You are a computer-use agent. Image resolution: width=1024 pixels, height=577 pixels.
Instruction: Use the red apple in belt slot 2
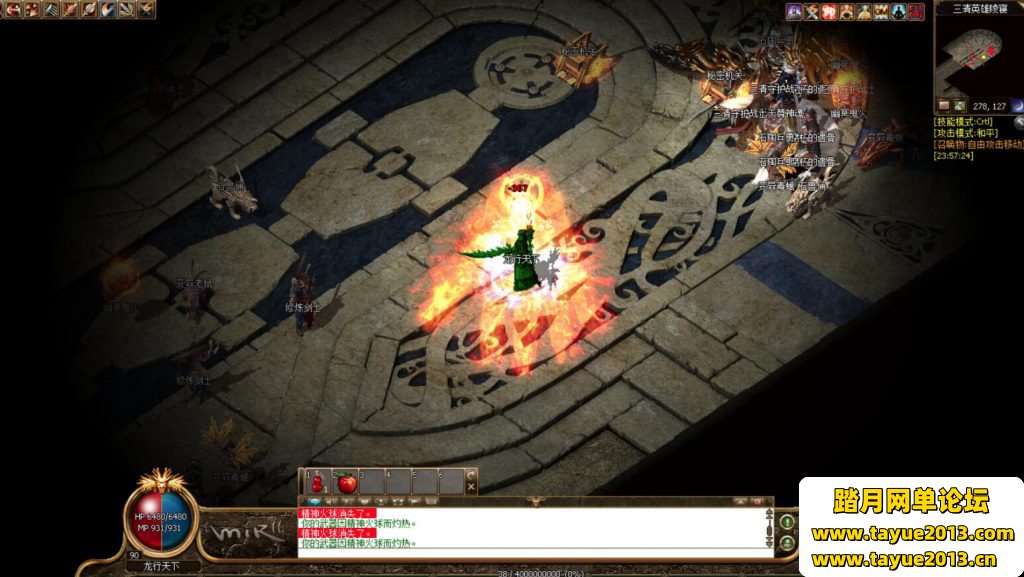tap(347, 482)
